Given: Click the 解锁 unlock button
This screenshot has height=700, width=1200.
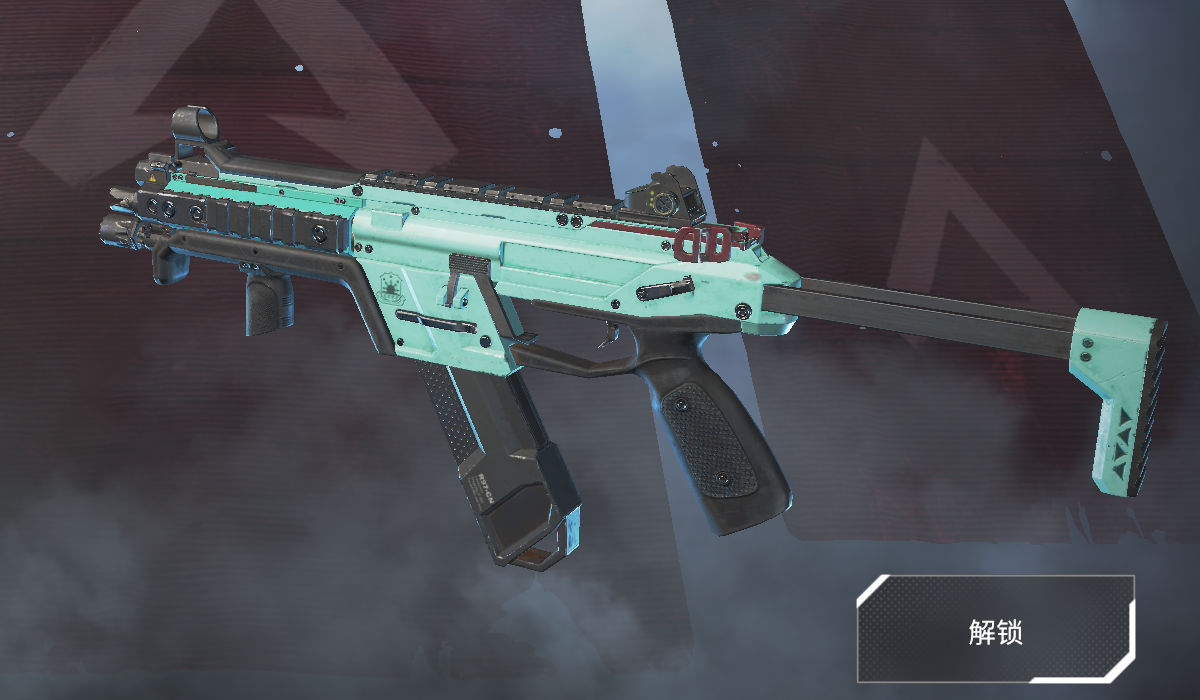Looking at the screenshot, I should click(995, 629).
